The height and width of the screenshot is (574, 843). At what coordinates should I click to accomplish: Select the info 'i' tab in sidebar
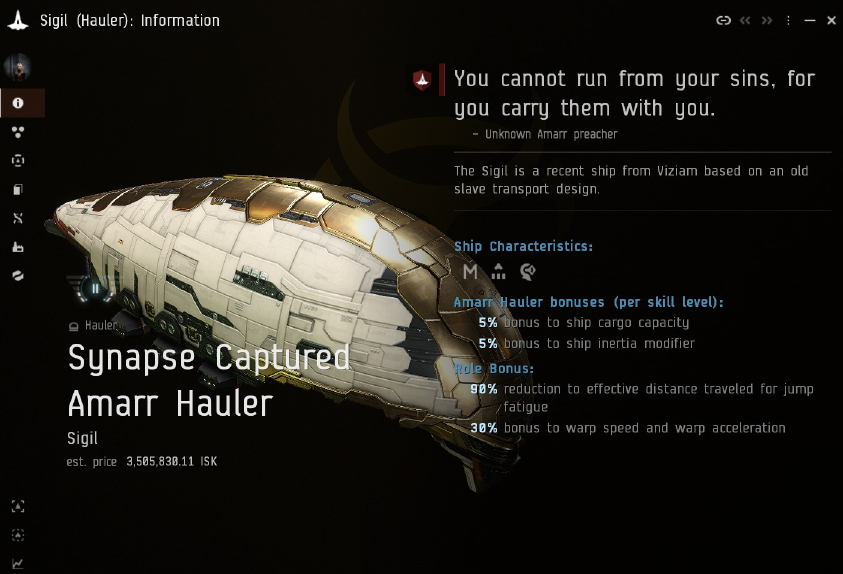tap(18, 103)
